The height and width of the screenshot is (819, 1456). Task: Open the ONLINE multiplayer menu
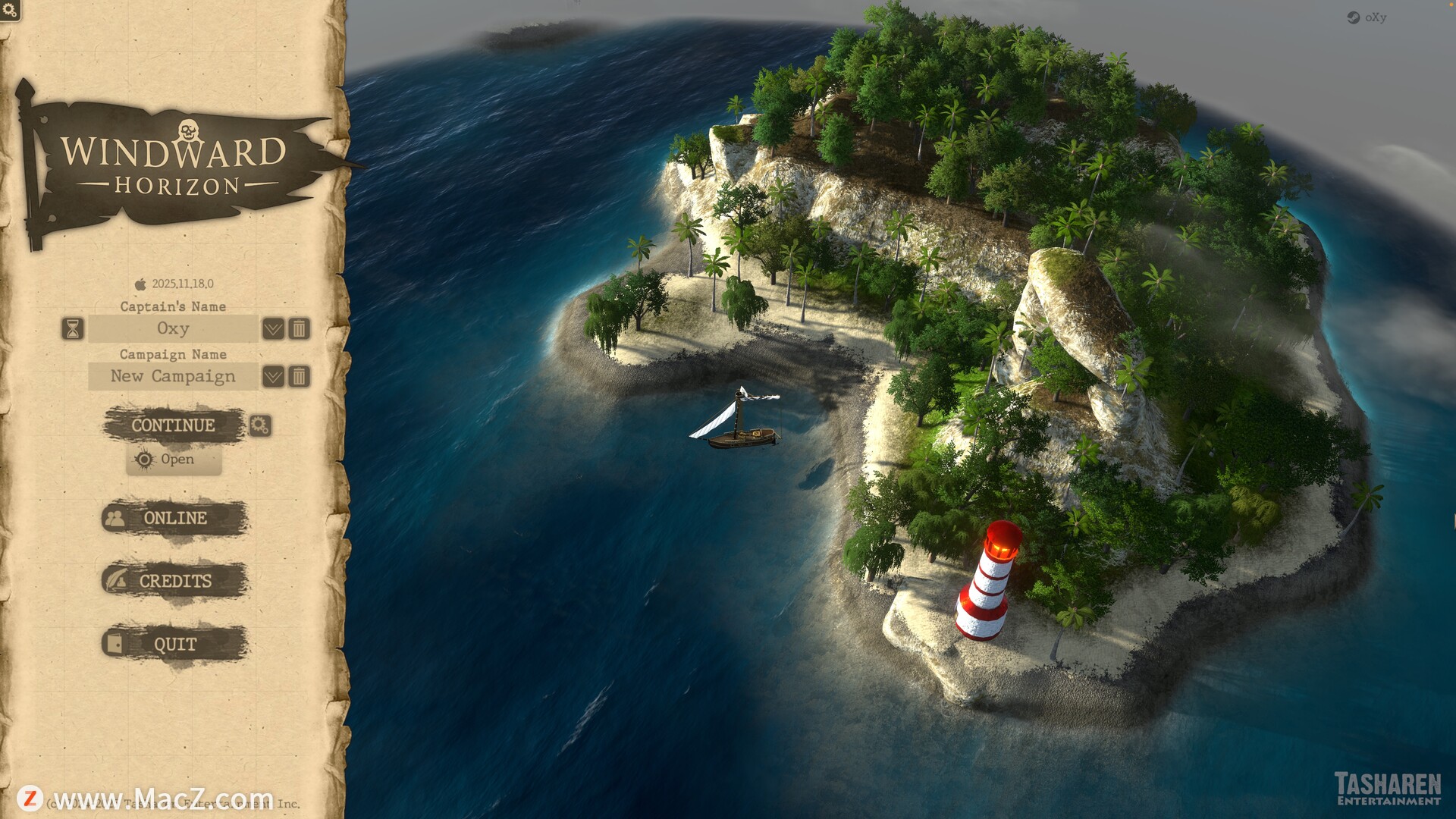[174, 518]
